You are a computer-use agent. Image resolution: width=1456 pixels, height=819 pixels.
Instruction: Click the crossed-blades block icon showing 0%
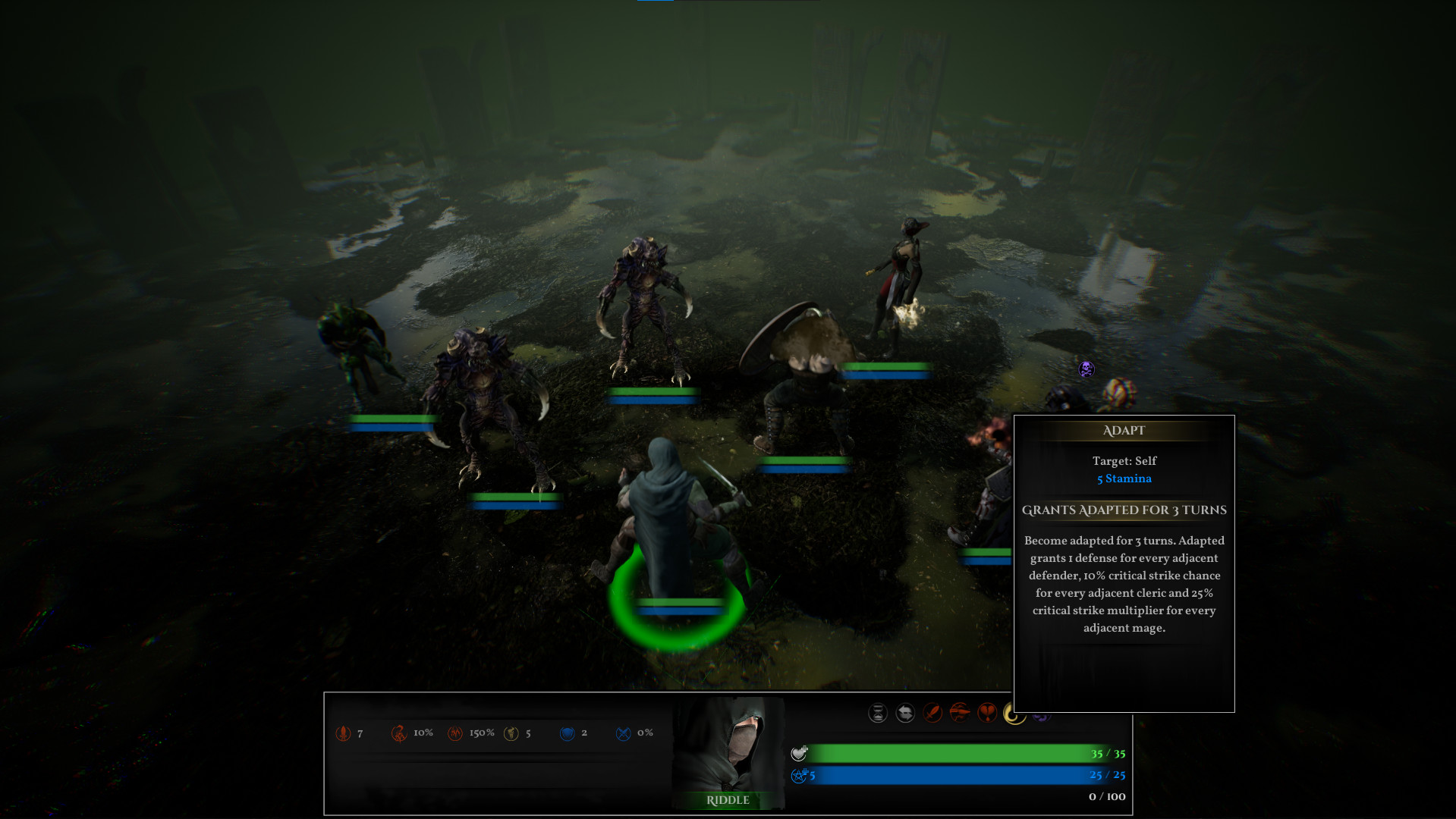tap(624, 733)
